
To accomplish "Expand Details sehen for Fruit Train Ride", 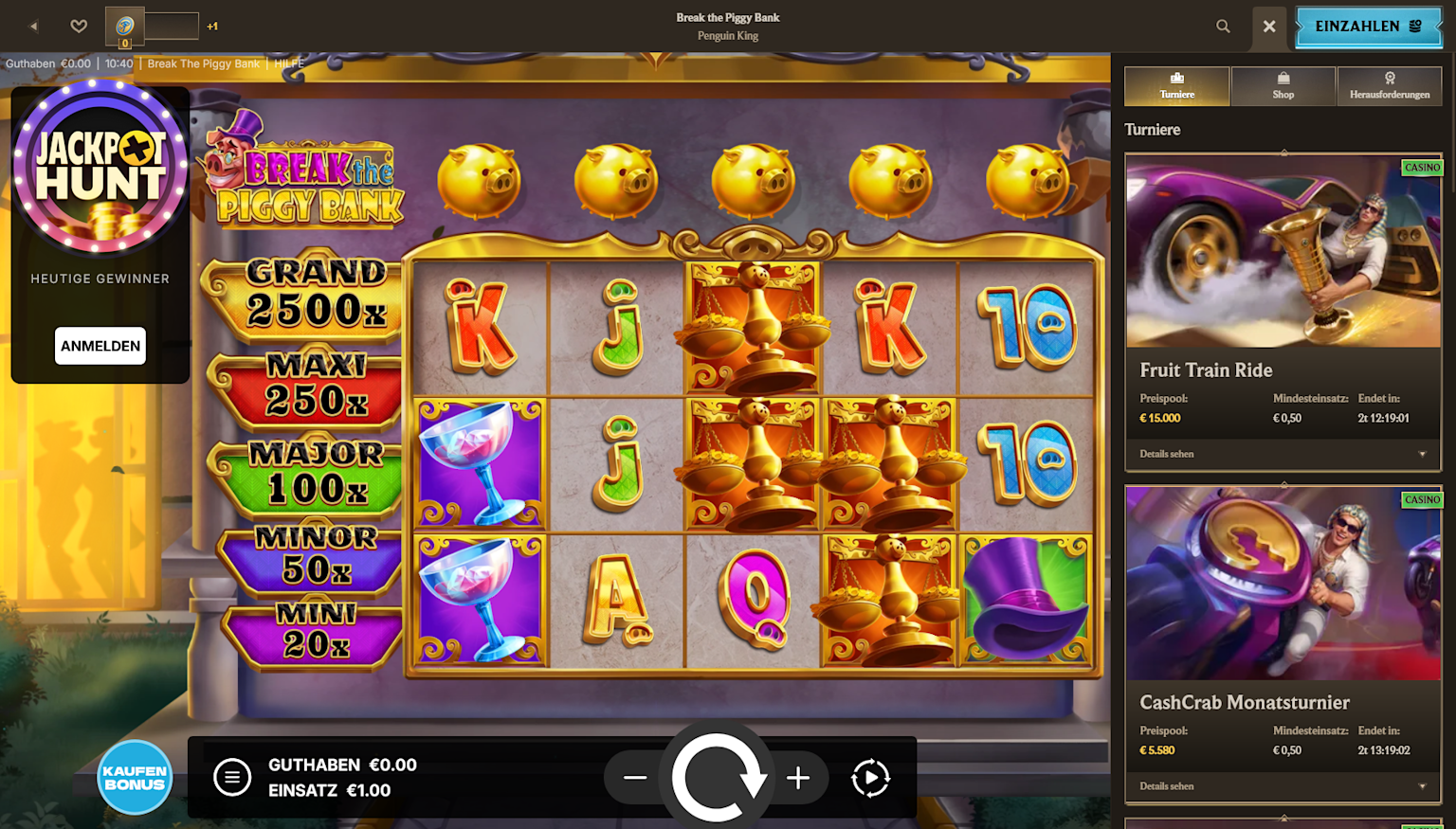I will [x=1282, y=454].
